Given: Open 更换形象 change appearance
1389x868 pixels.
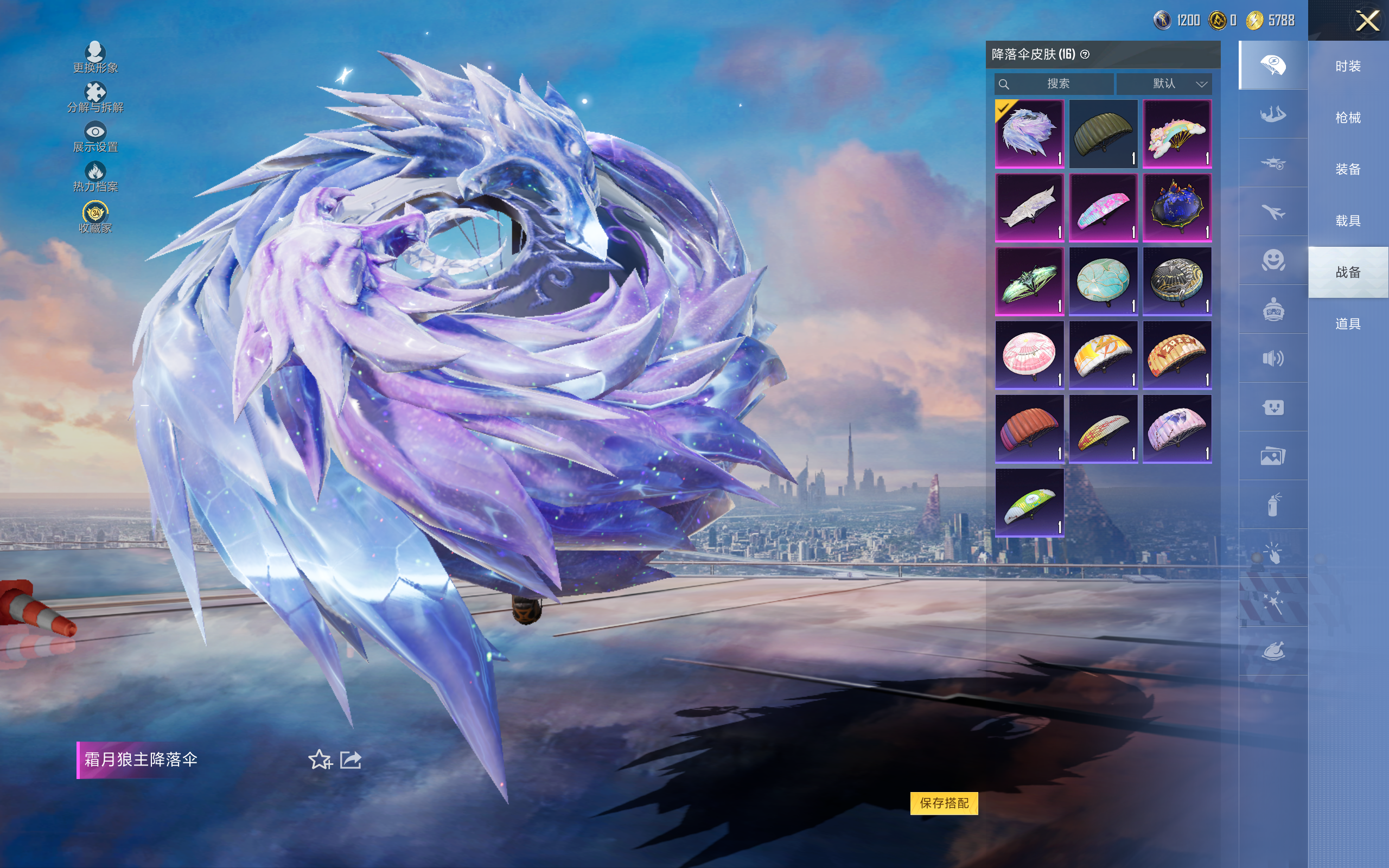Looking at the screenshot, I should 95,58.
